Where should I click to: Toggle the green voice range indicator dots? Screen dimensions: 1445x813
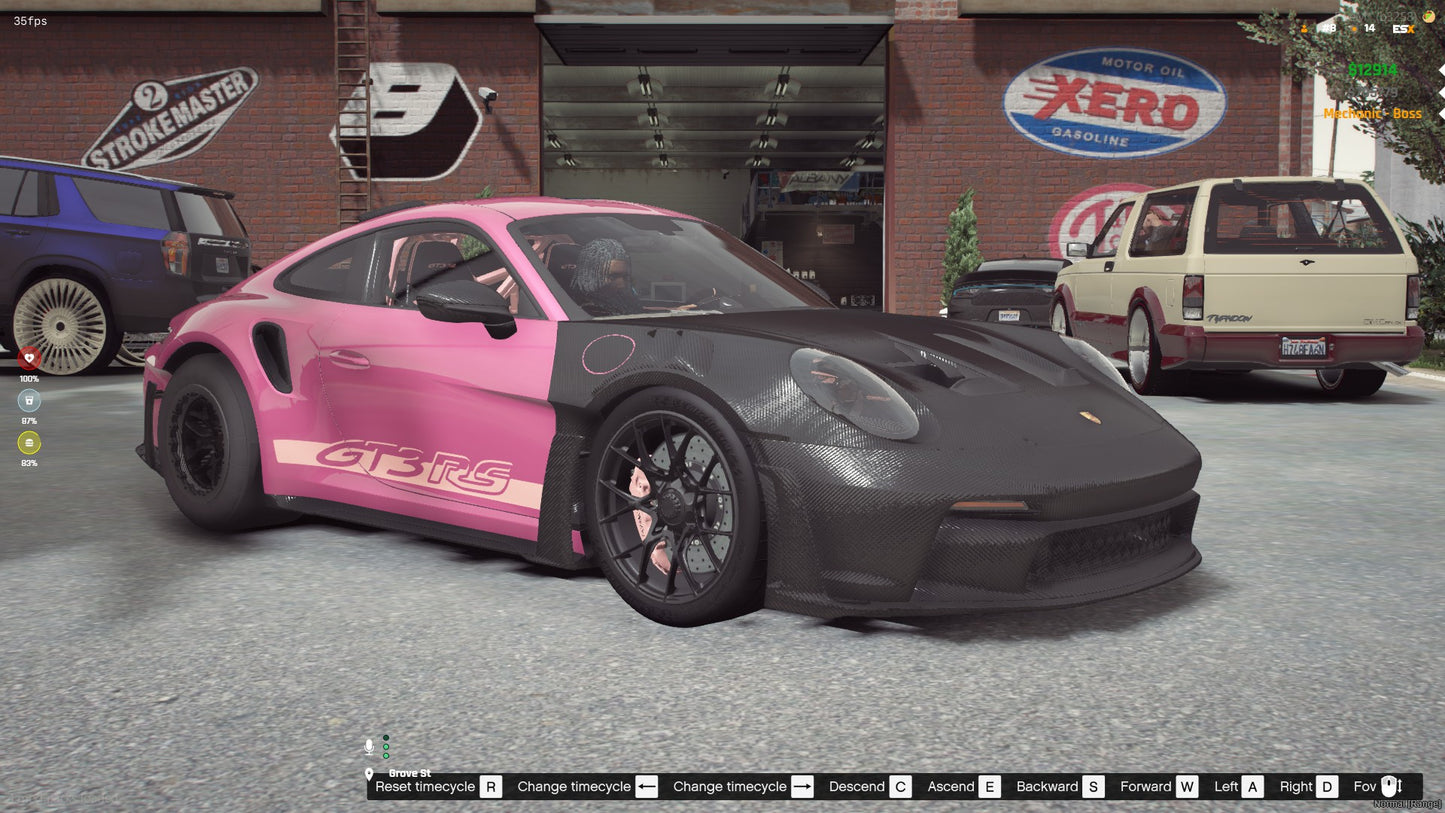click(x=386, y=746)
